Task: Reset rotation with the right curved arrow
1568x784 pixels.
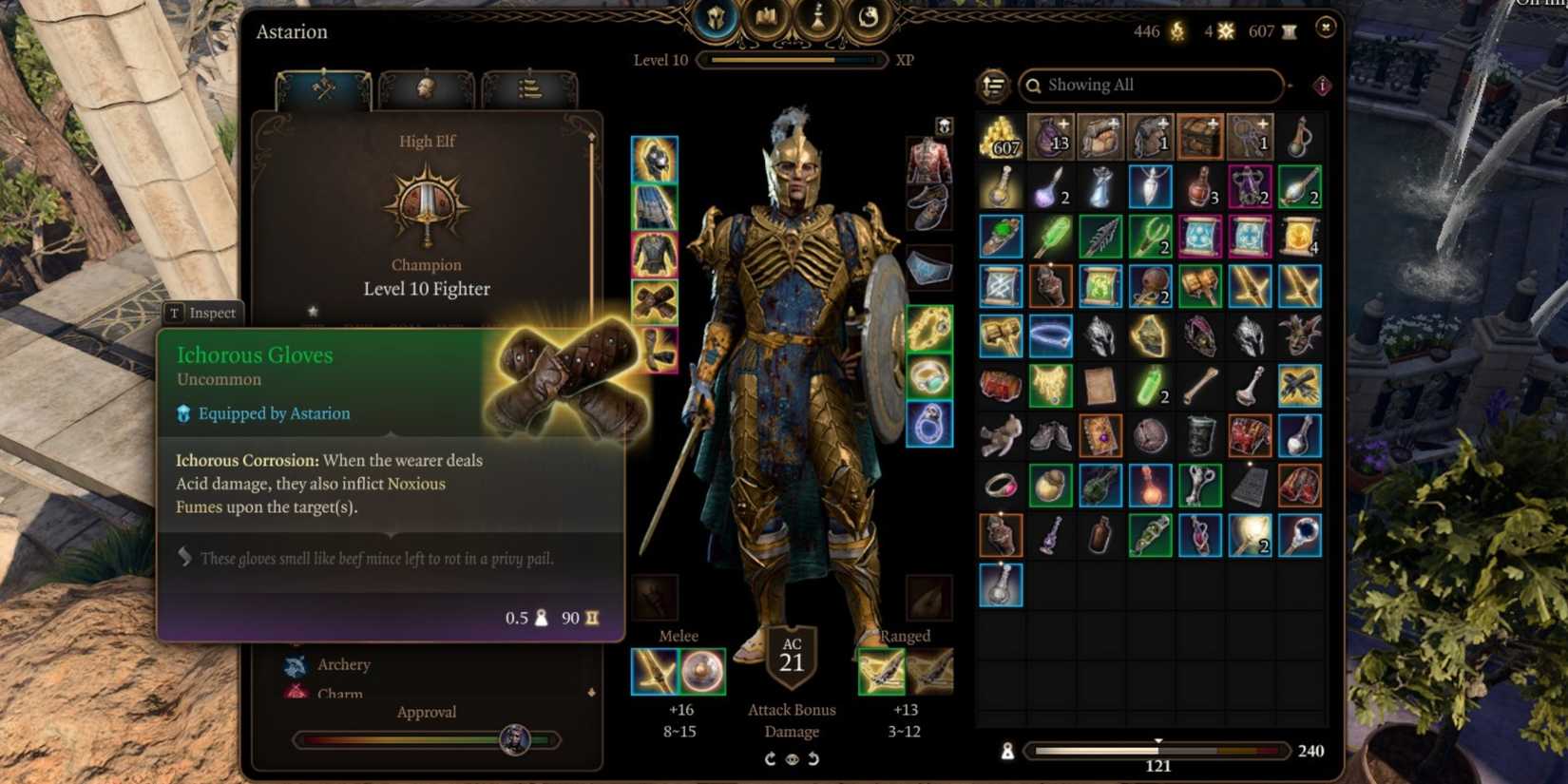Action: [x=814, y=758]
